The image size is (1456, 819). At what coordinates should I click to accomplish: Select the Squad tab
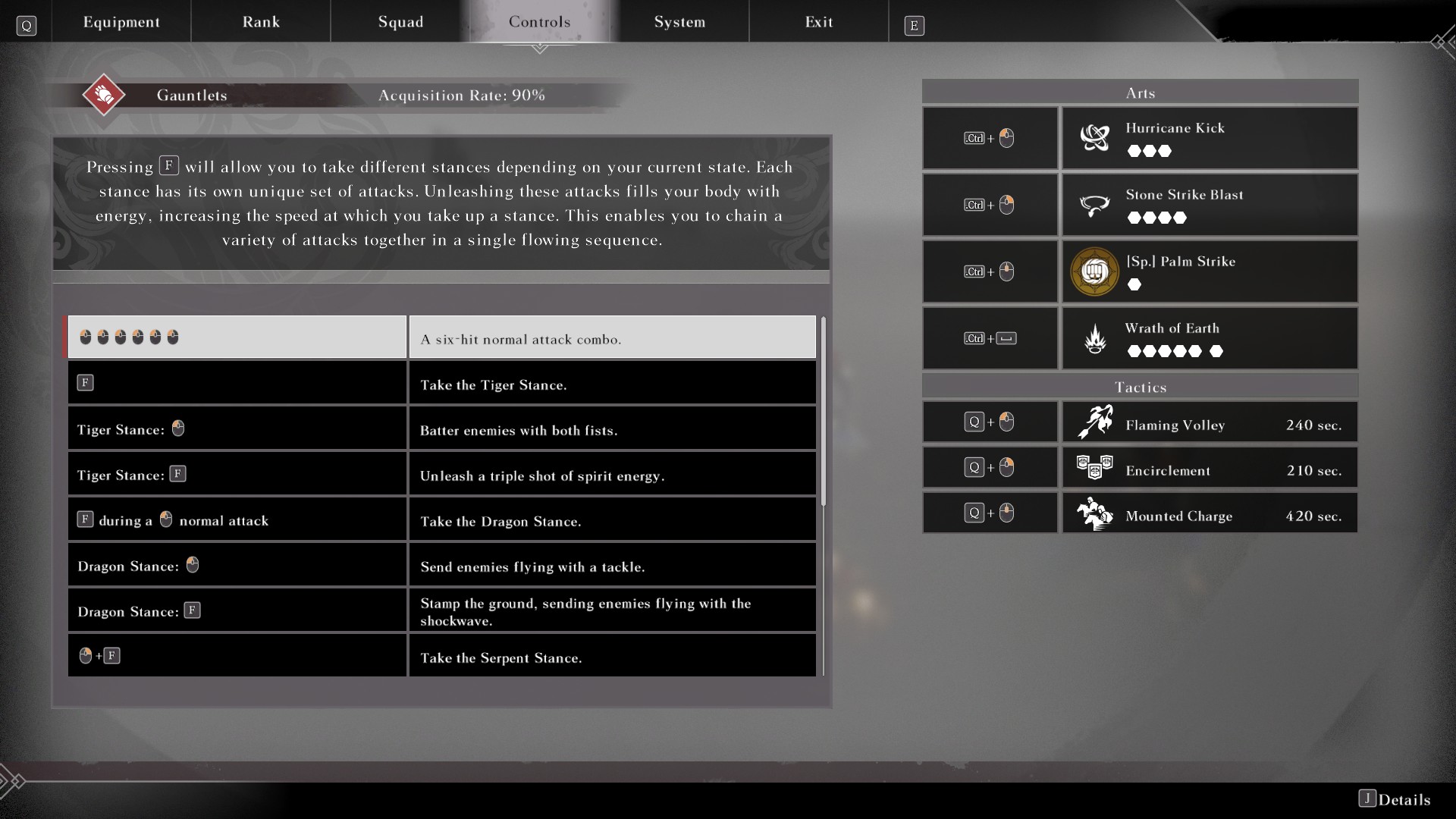[x=400, y=22]
